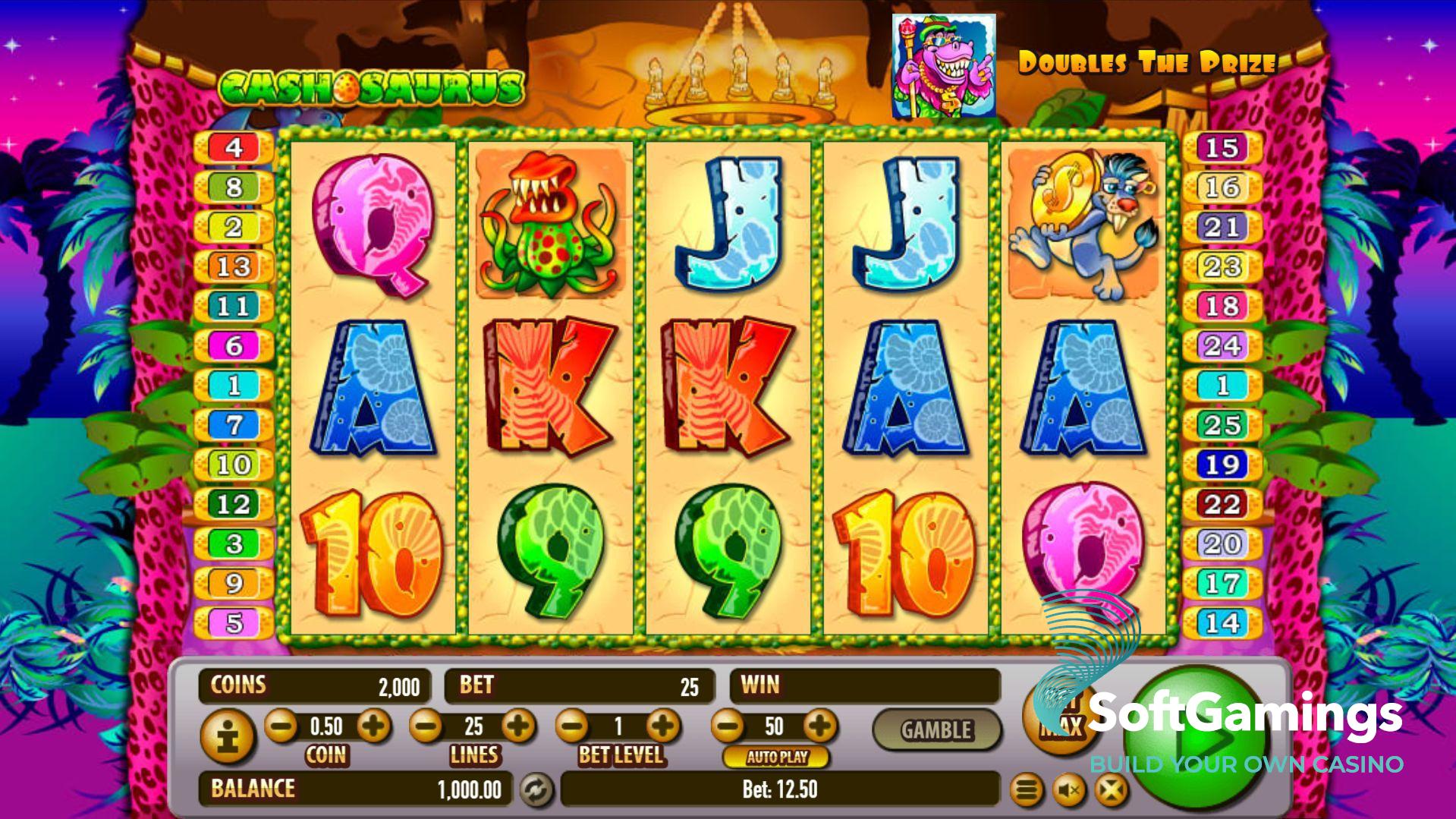Decrease the coin value

coord(281,726)
